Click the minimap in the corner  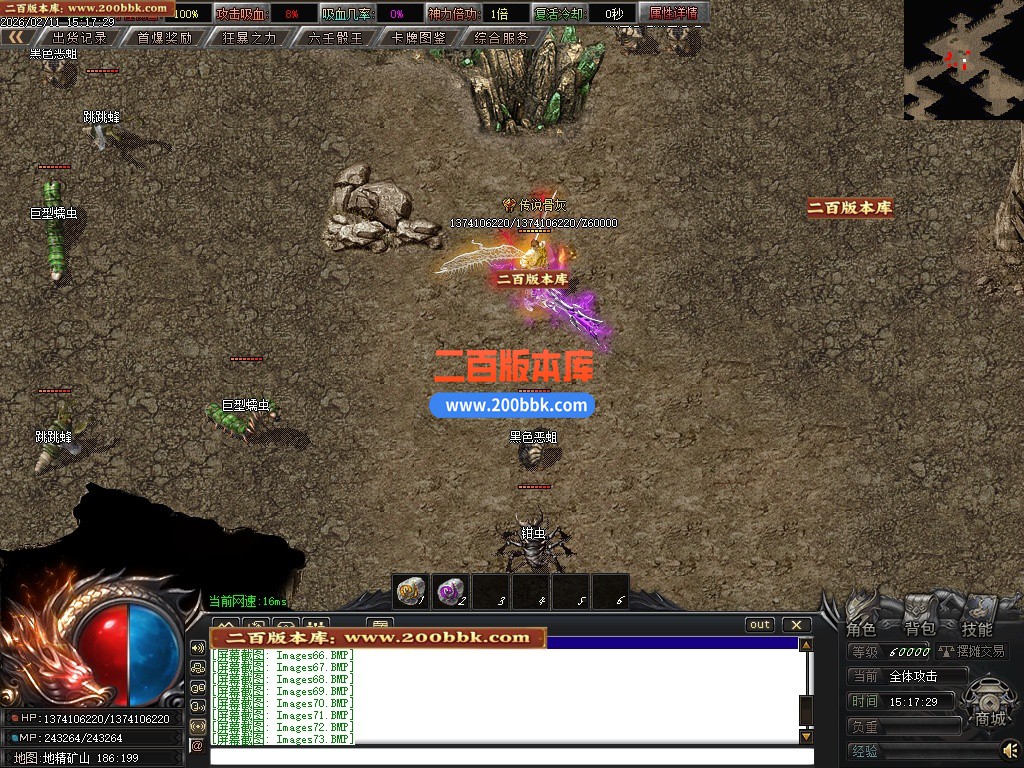963,60
